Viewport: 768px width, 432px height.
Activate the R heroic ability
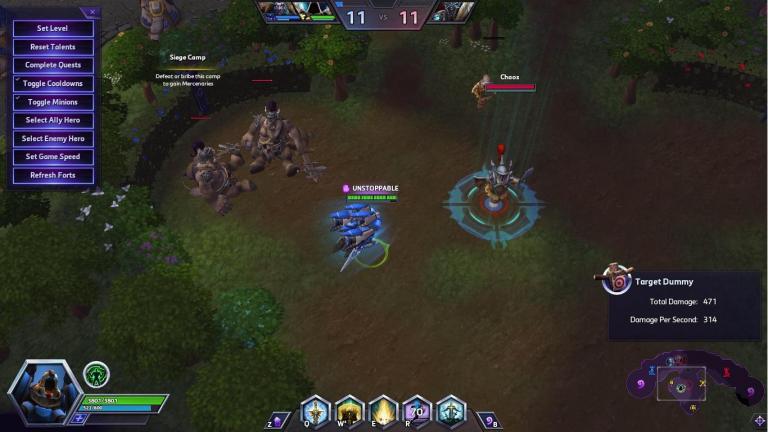pos(417,411)
